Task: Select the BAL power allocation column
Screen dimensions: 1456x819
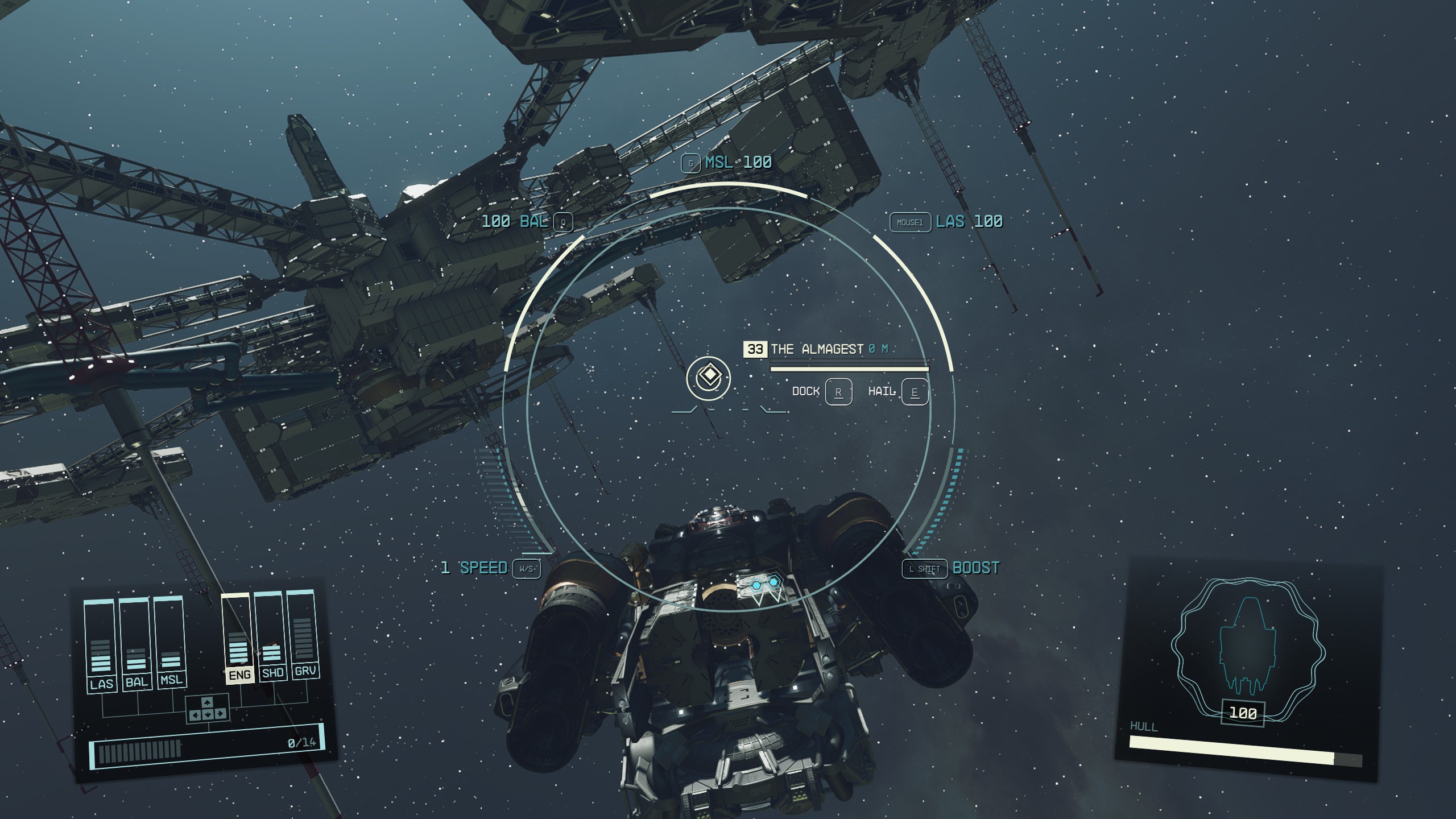Action: (135, 644)
